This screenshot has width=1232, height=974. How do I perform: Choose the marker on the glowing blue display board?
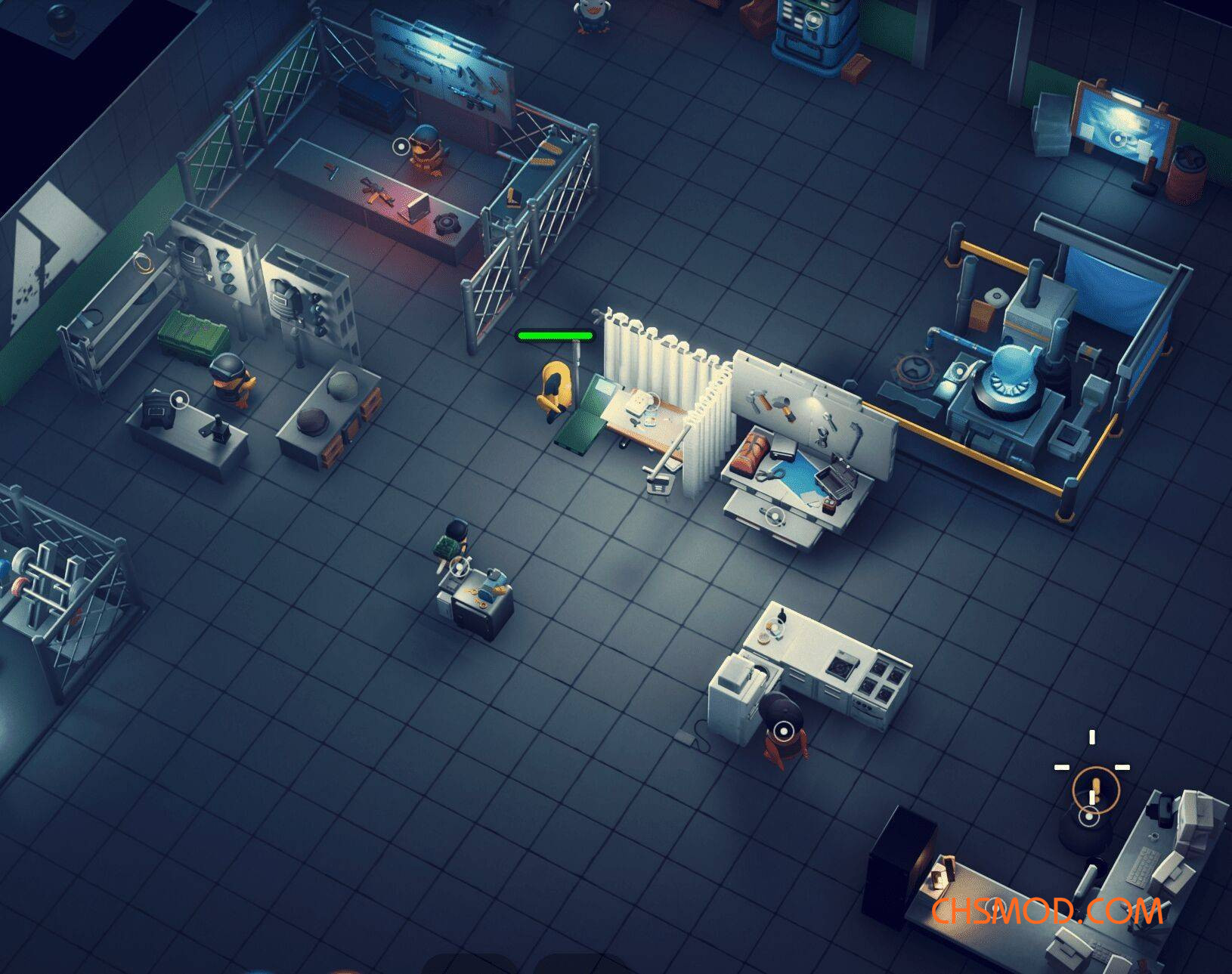coord(1119,138)
